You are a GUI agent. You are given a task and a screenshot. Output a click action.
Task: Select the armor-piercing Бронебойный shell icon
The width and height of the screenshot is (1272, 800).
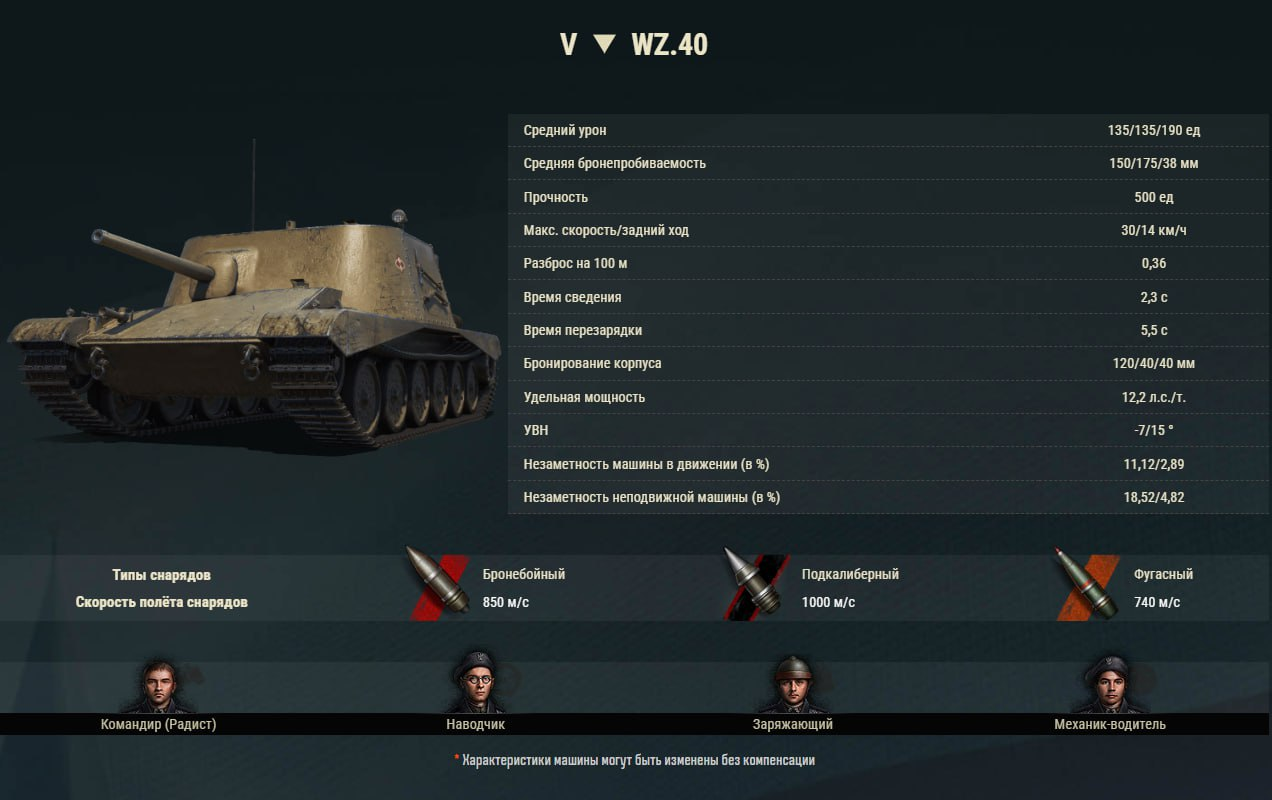click(438, 584)
